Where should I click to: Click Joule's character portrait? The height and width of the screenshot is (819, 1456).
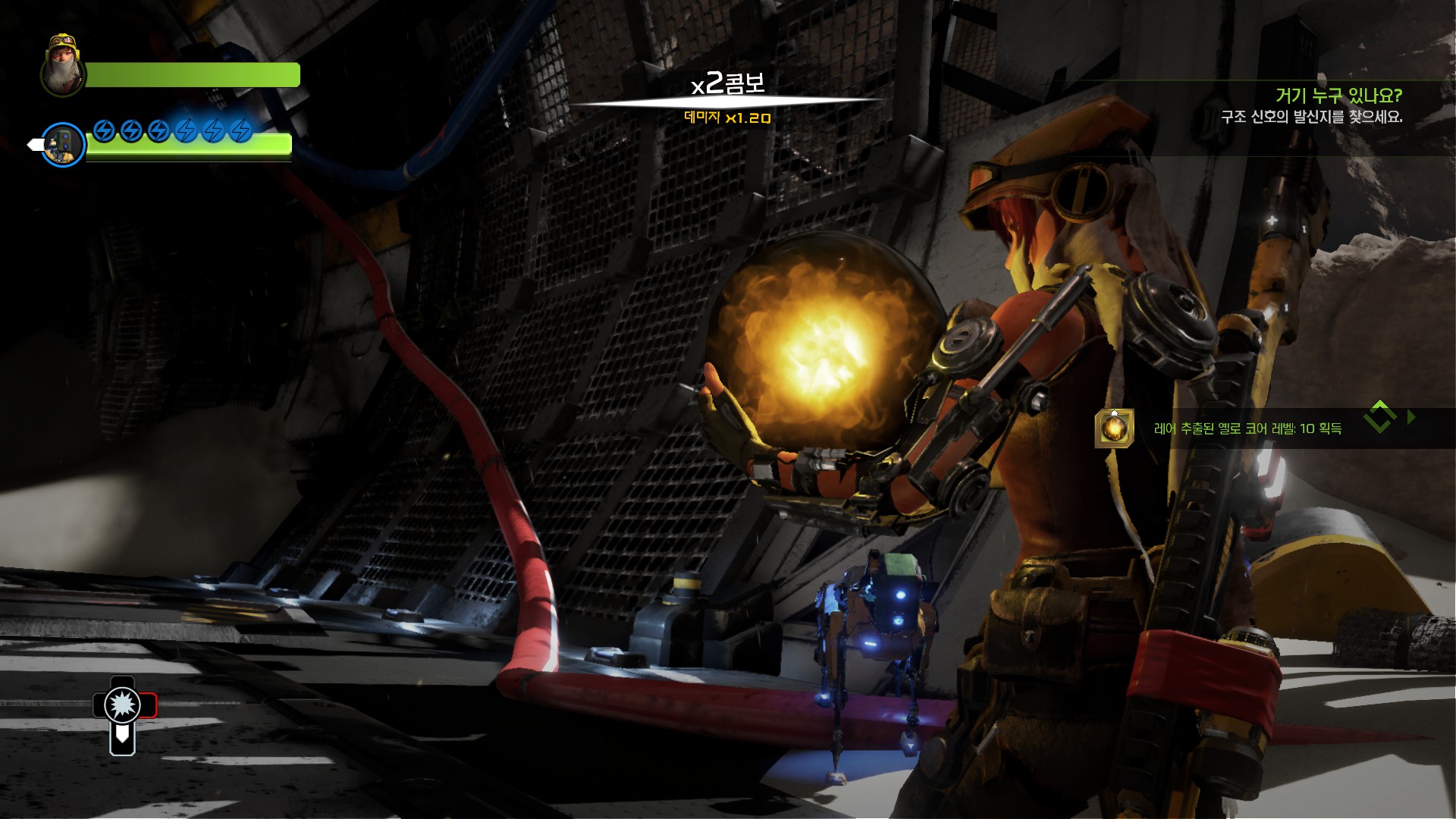tap(63, 66)
